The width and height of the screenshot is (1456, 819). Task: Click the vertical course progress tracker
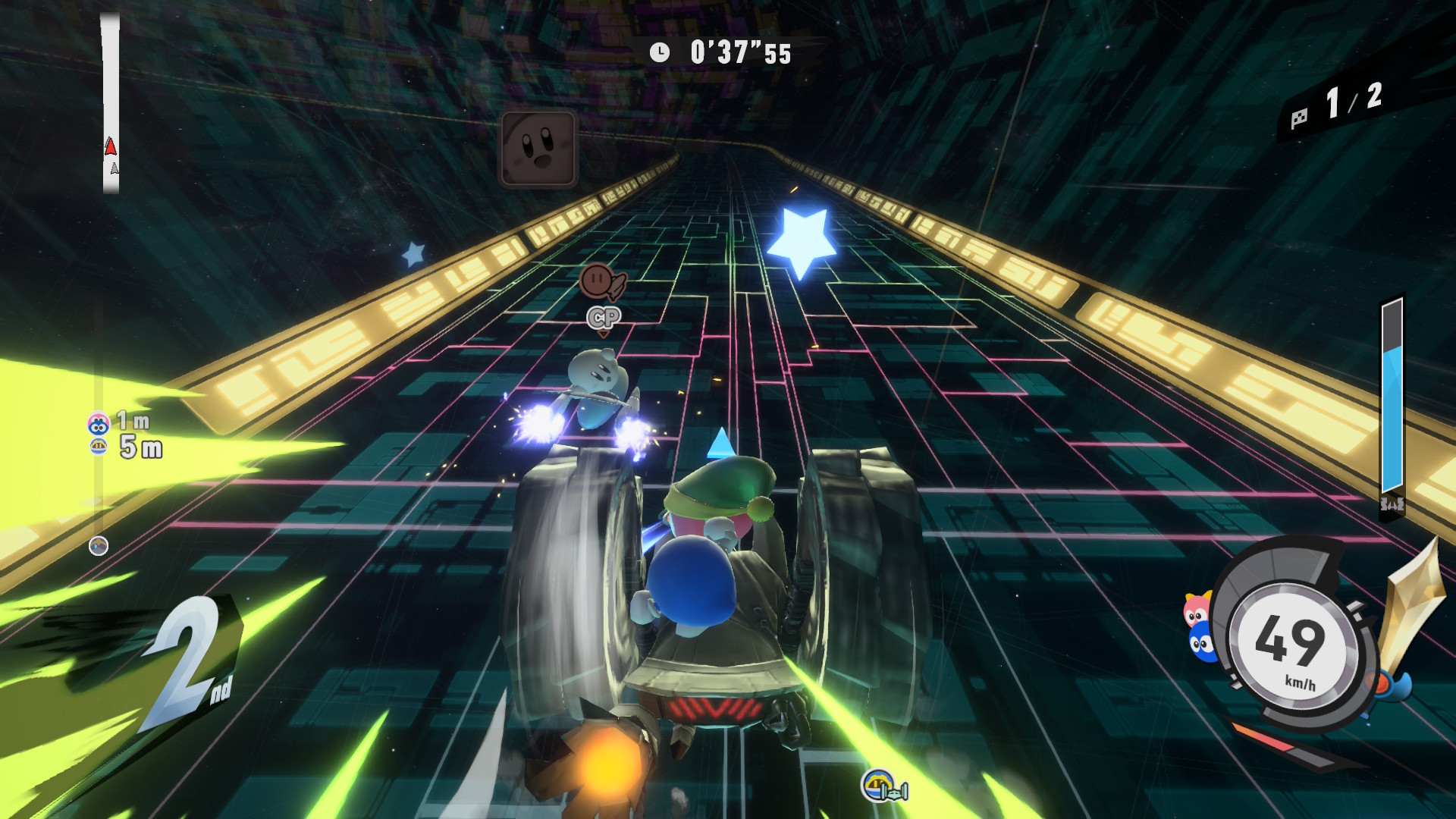111,102
